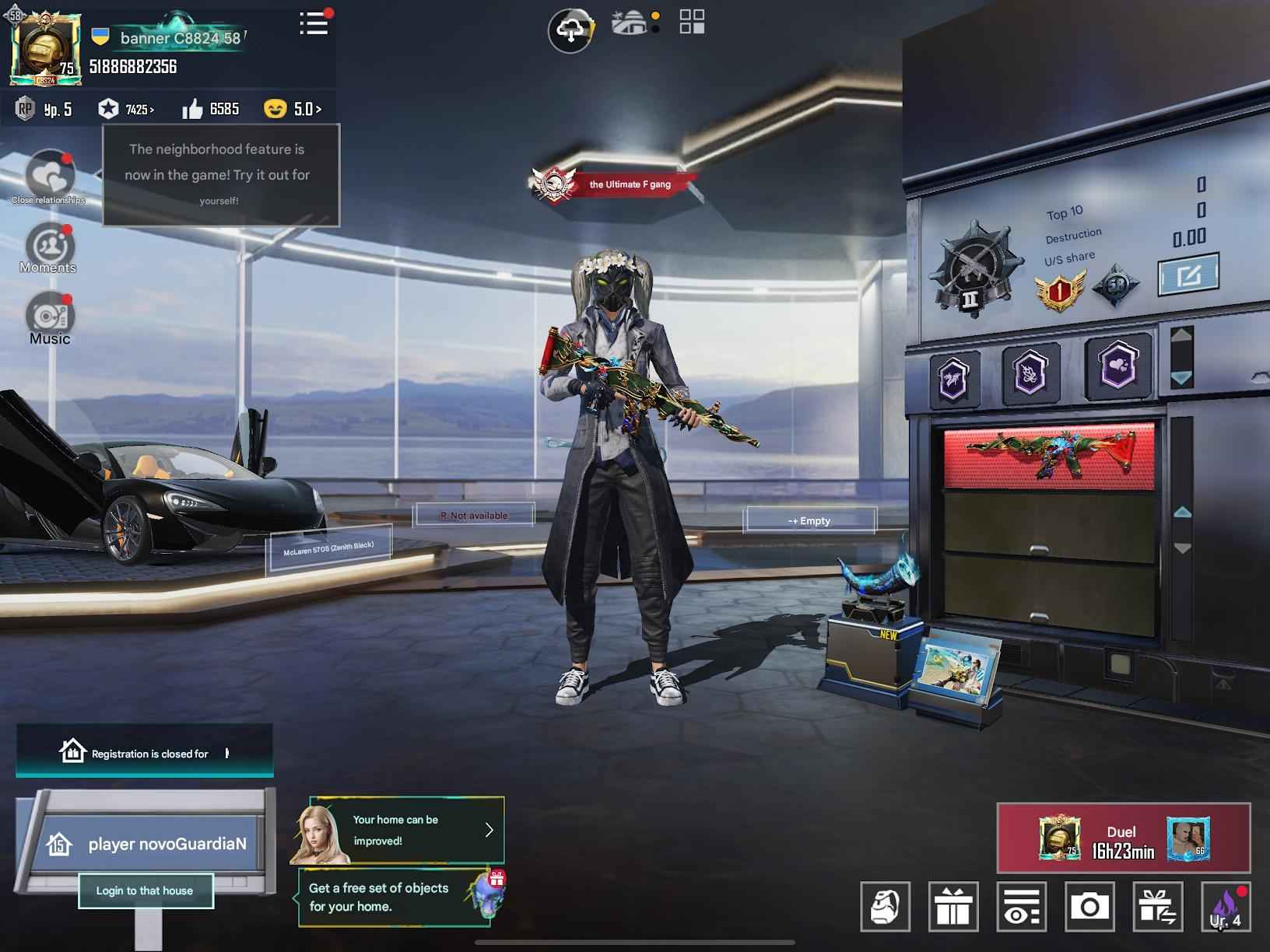Select the shelter home icon at top
The height and width of the screenshot is (952, 1270).
629,23
